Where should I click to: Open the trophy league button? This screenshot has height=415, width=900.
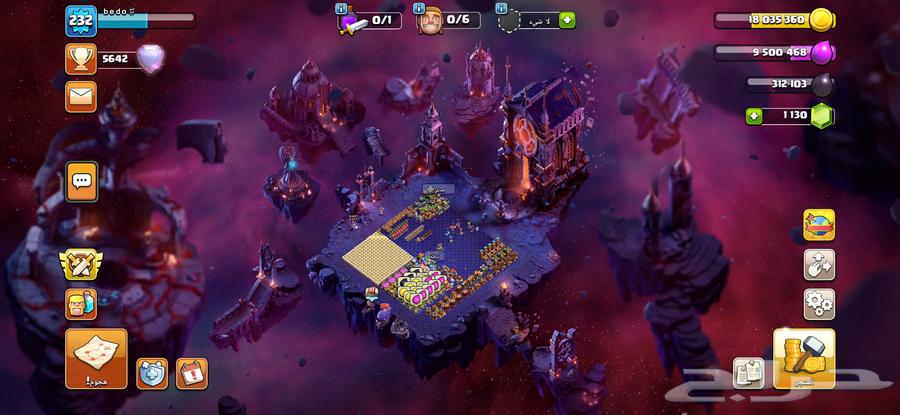[80, 59]
